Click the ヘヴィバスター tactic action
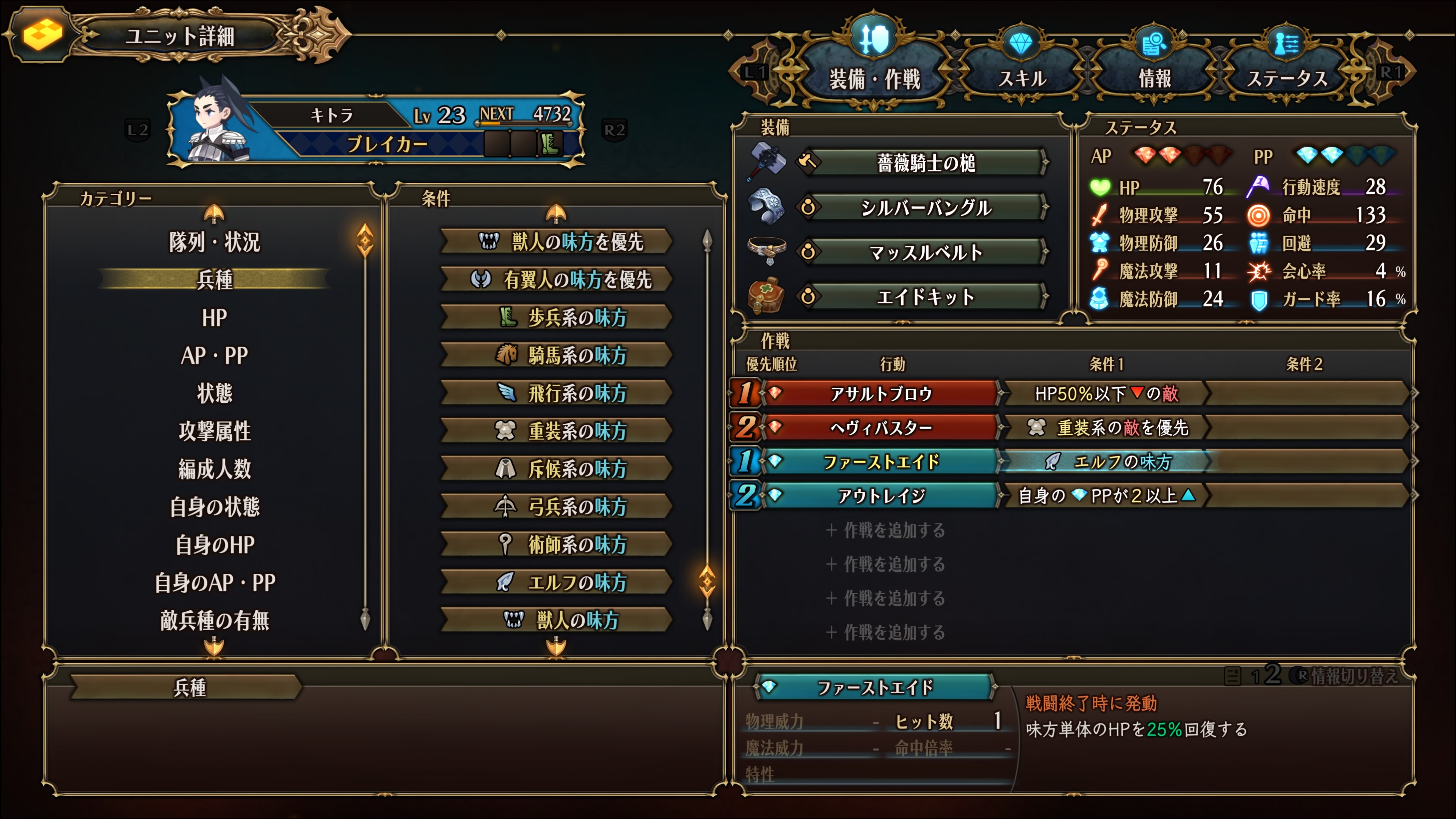1456x819 pixels. (880, 428)
